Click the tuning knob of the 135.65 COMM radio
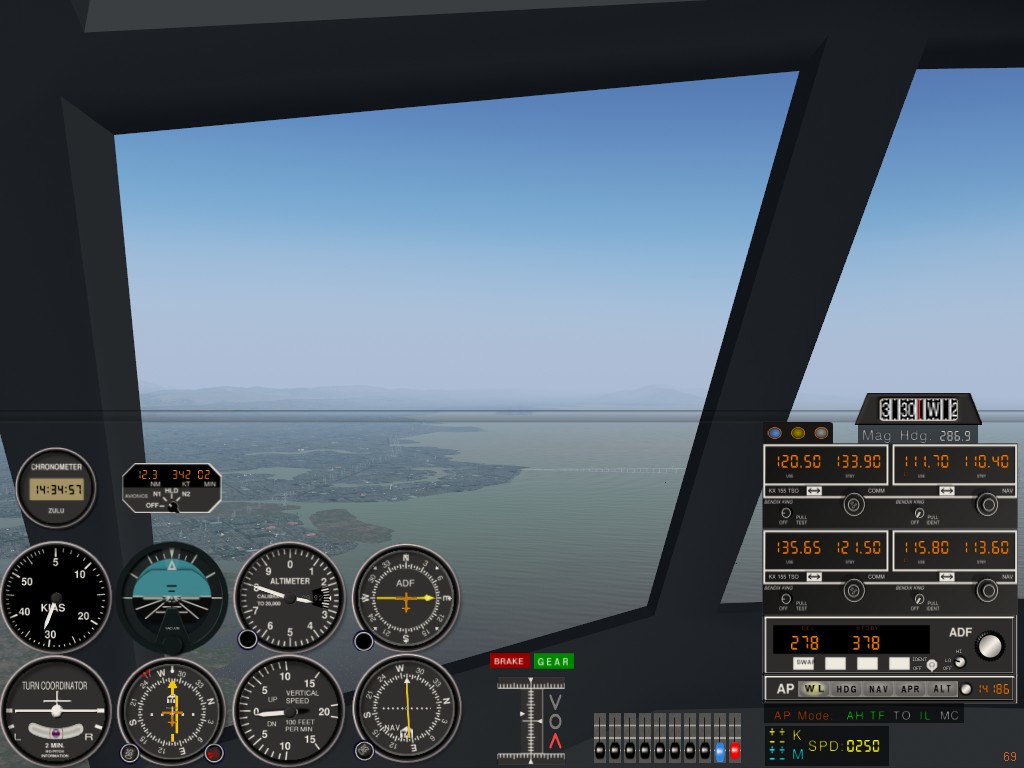Image resolution: width=1024 pixels, height=768 pixels. 854,591
